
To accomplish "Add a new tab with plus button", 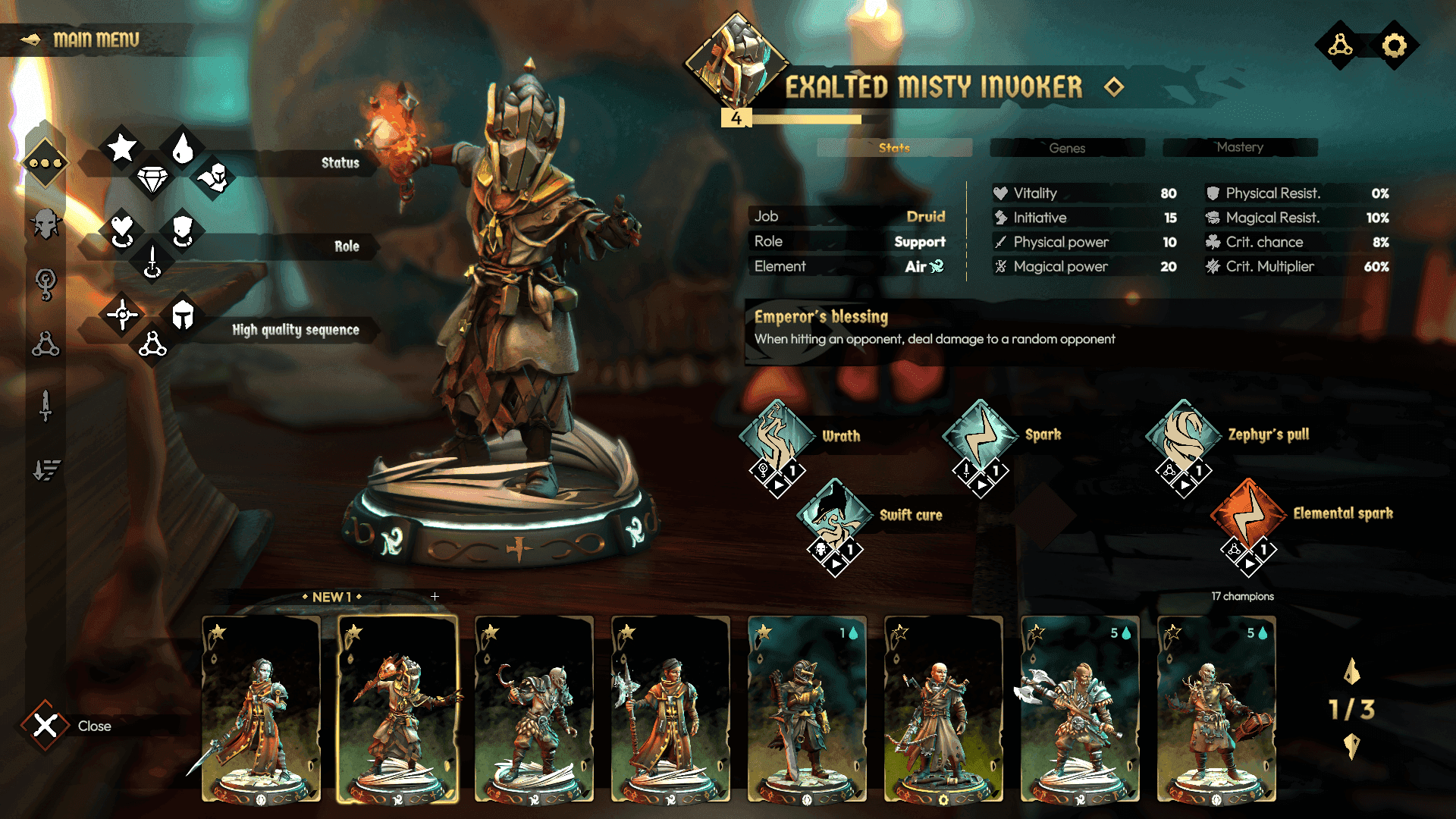I will [435, 597].
